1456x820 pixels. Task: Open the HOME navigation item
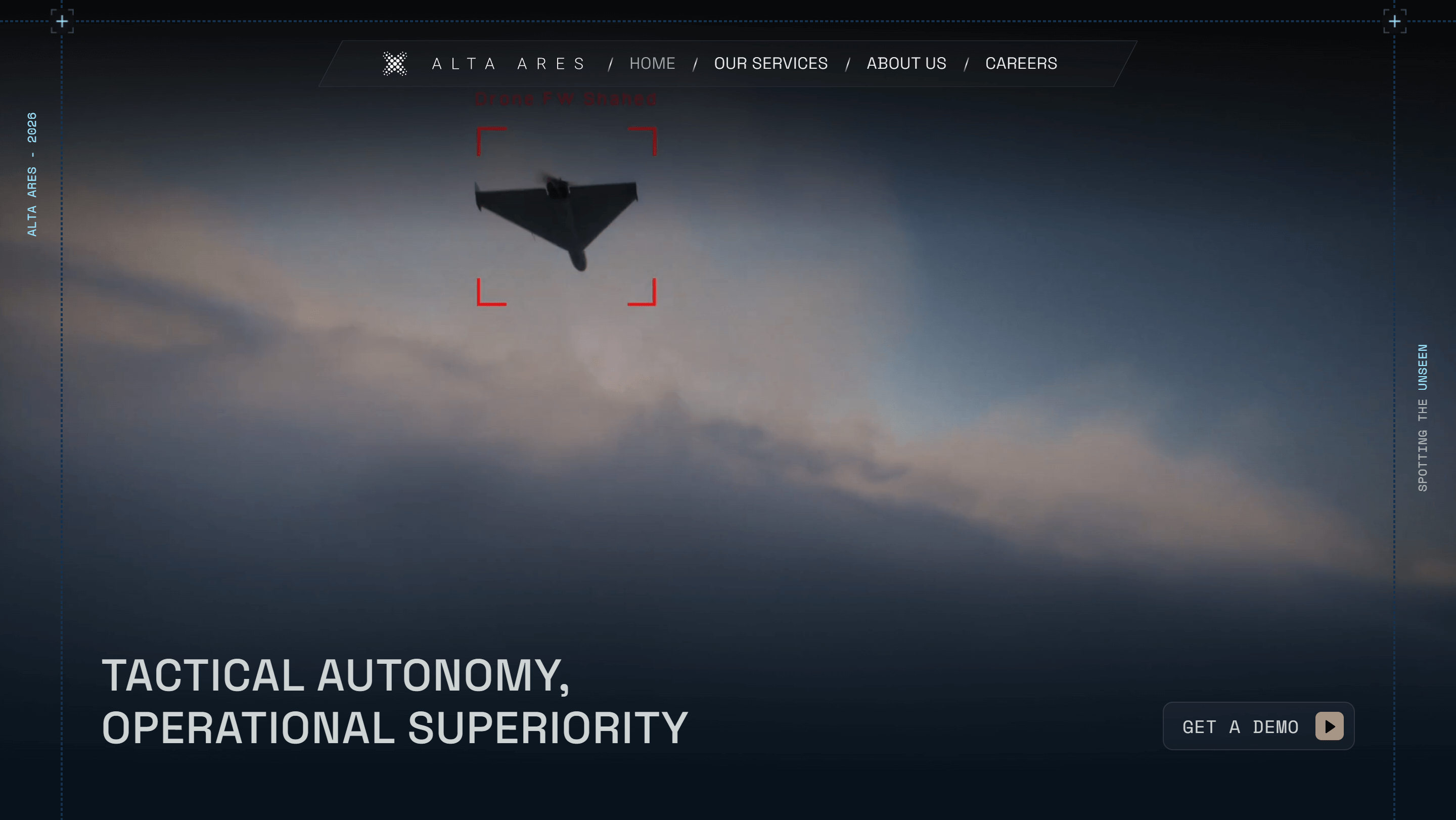click(653, 63)
